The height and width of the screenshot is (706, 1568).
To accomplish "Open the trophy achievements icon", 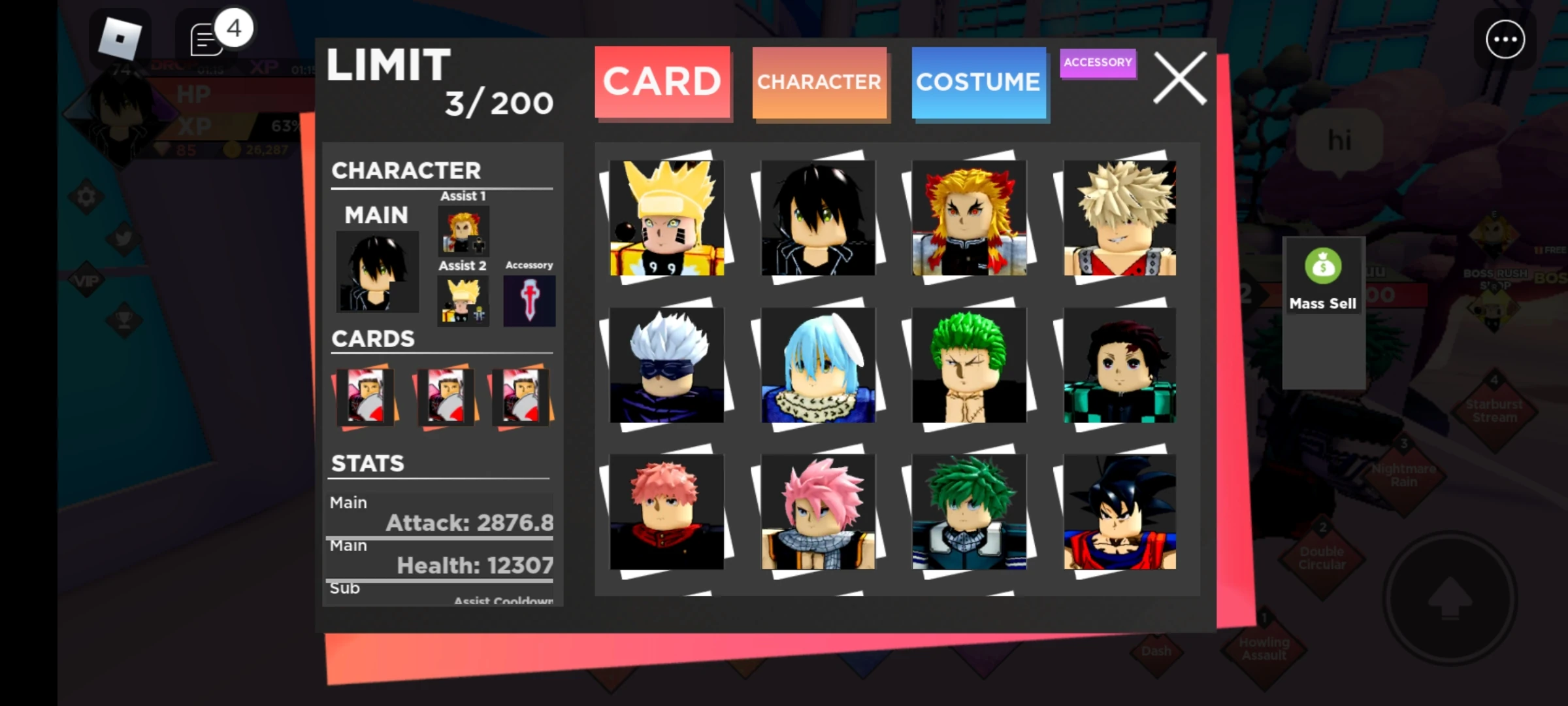I will click(x=124, y=320).
